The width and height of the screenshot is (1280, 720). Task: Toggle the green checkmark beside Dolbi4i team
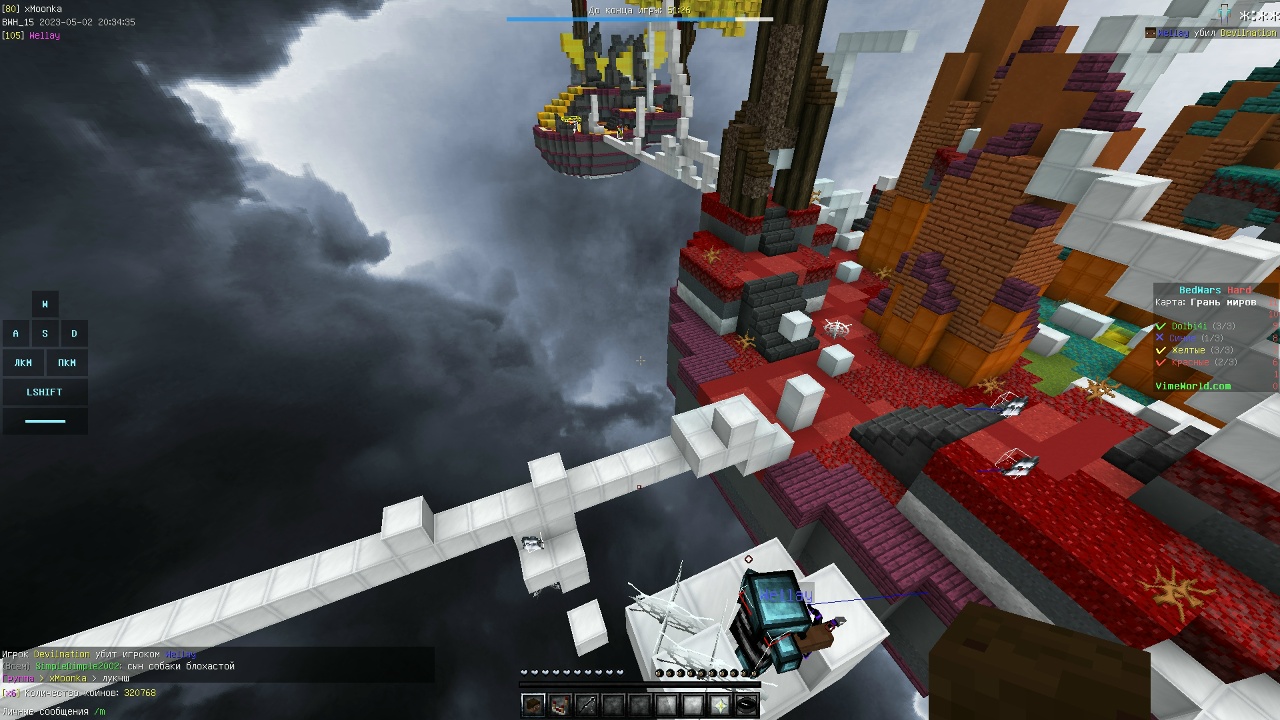(1160, 326)
